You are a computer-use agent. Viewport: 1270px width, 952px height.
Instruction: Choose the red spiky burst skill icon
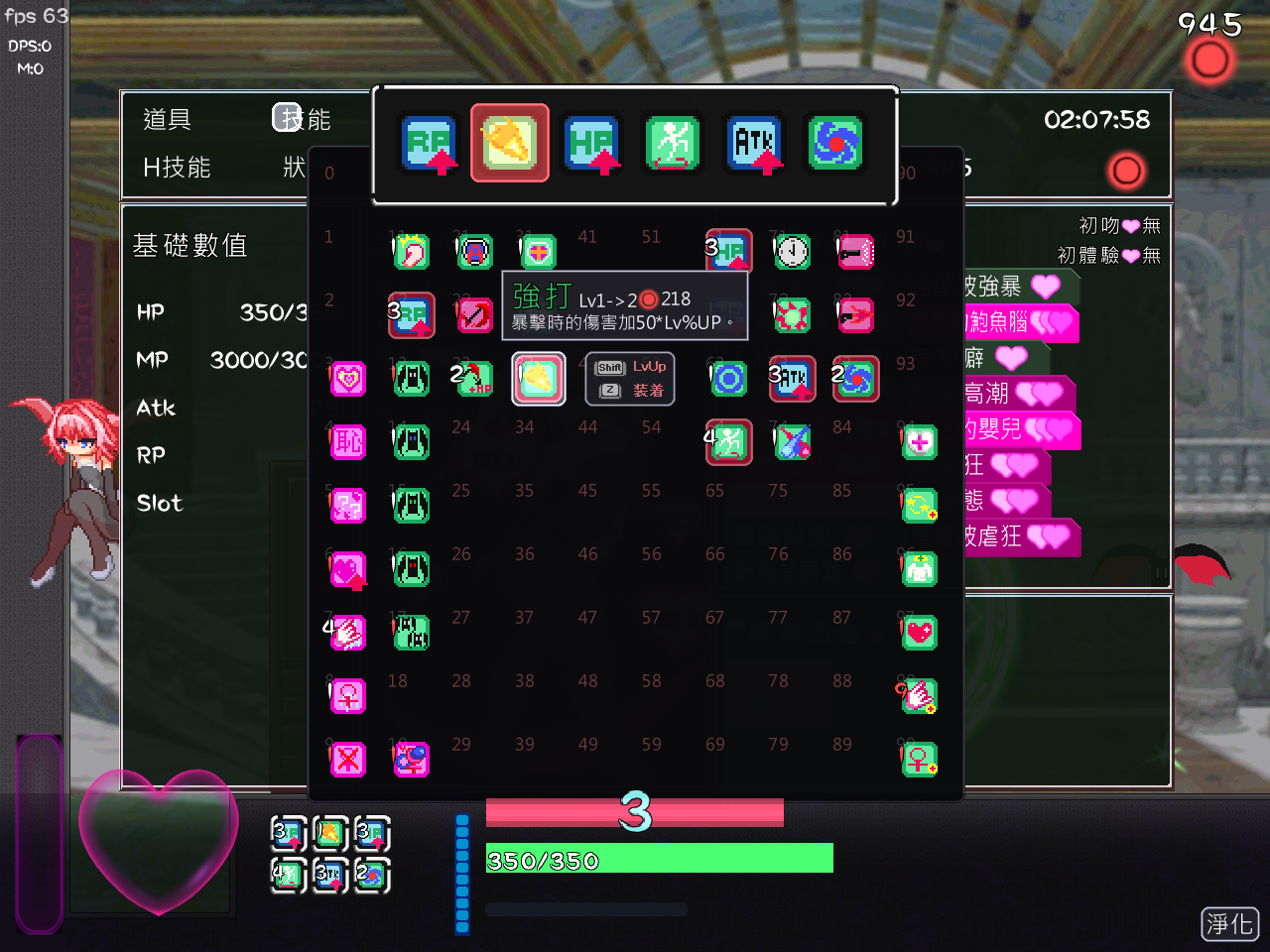(792, 315)
